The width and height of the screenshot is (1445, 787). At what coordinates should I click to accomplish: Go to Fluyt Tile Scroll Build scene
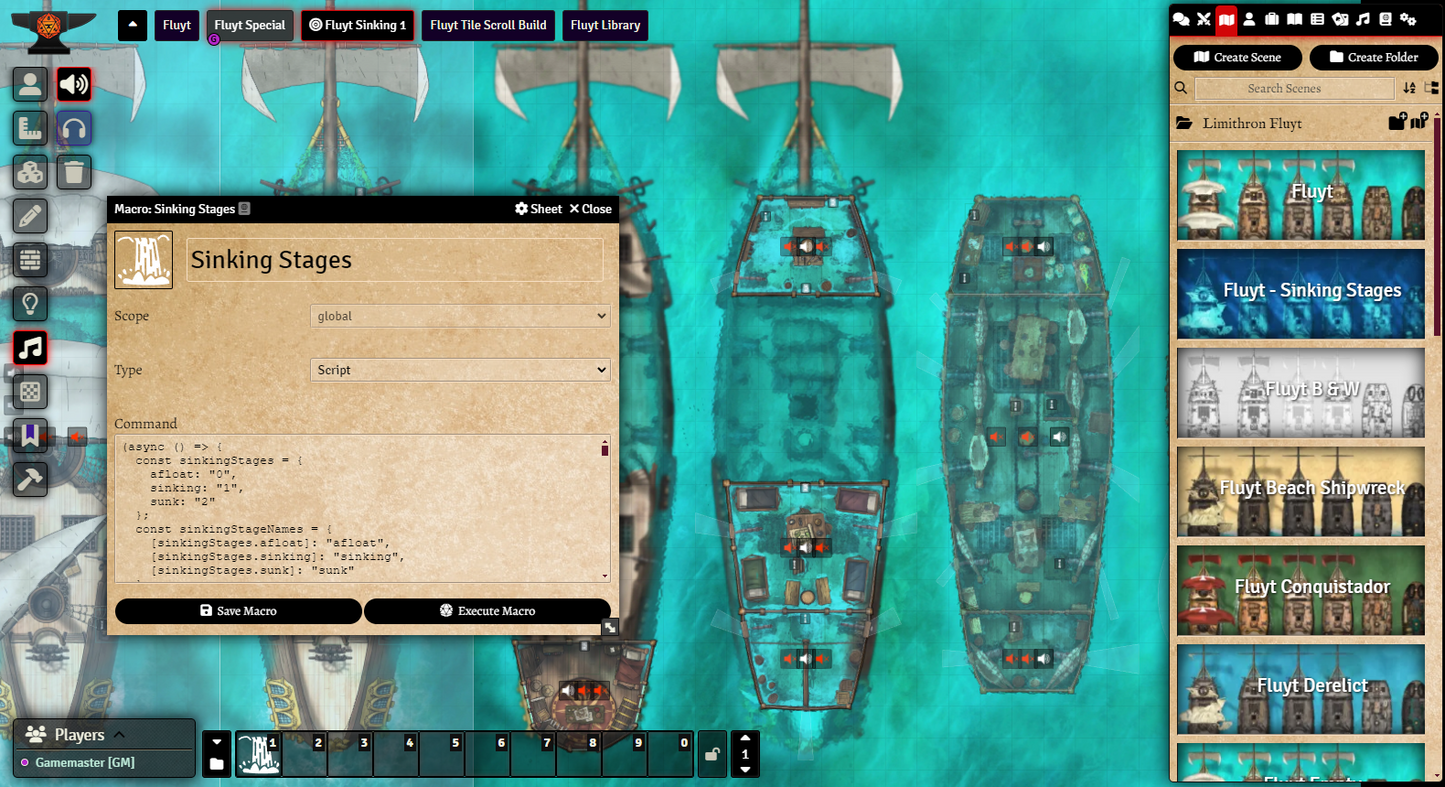coord(488,25)
